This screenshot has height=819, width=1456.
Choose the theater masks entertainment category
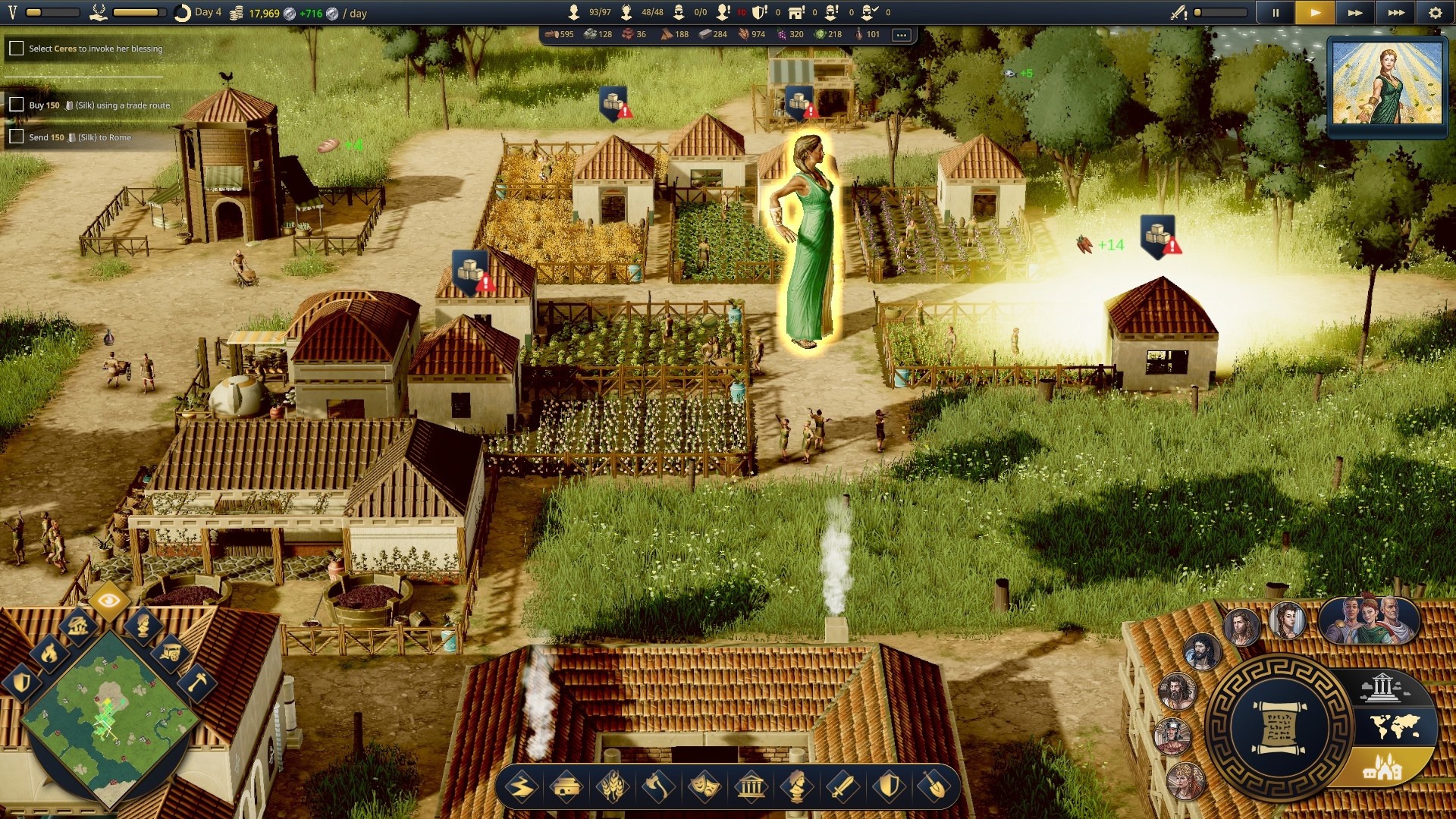coord(704,787)
